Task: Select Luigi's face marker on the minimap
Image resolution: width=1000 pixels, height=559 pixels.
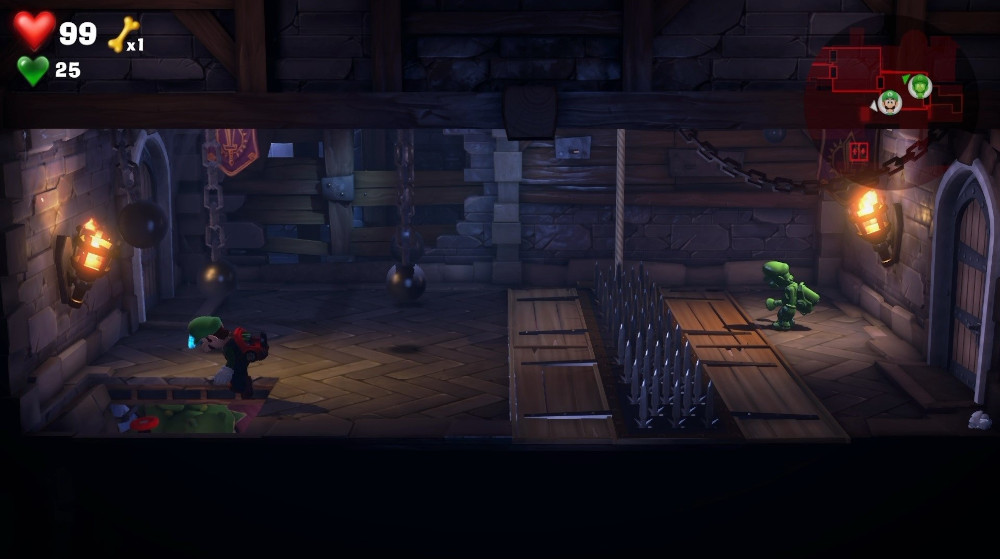Action: tap(890, 101)
